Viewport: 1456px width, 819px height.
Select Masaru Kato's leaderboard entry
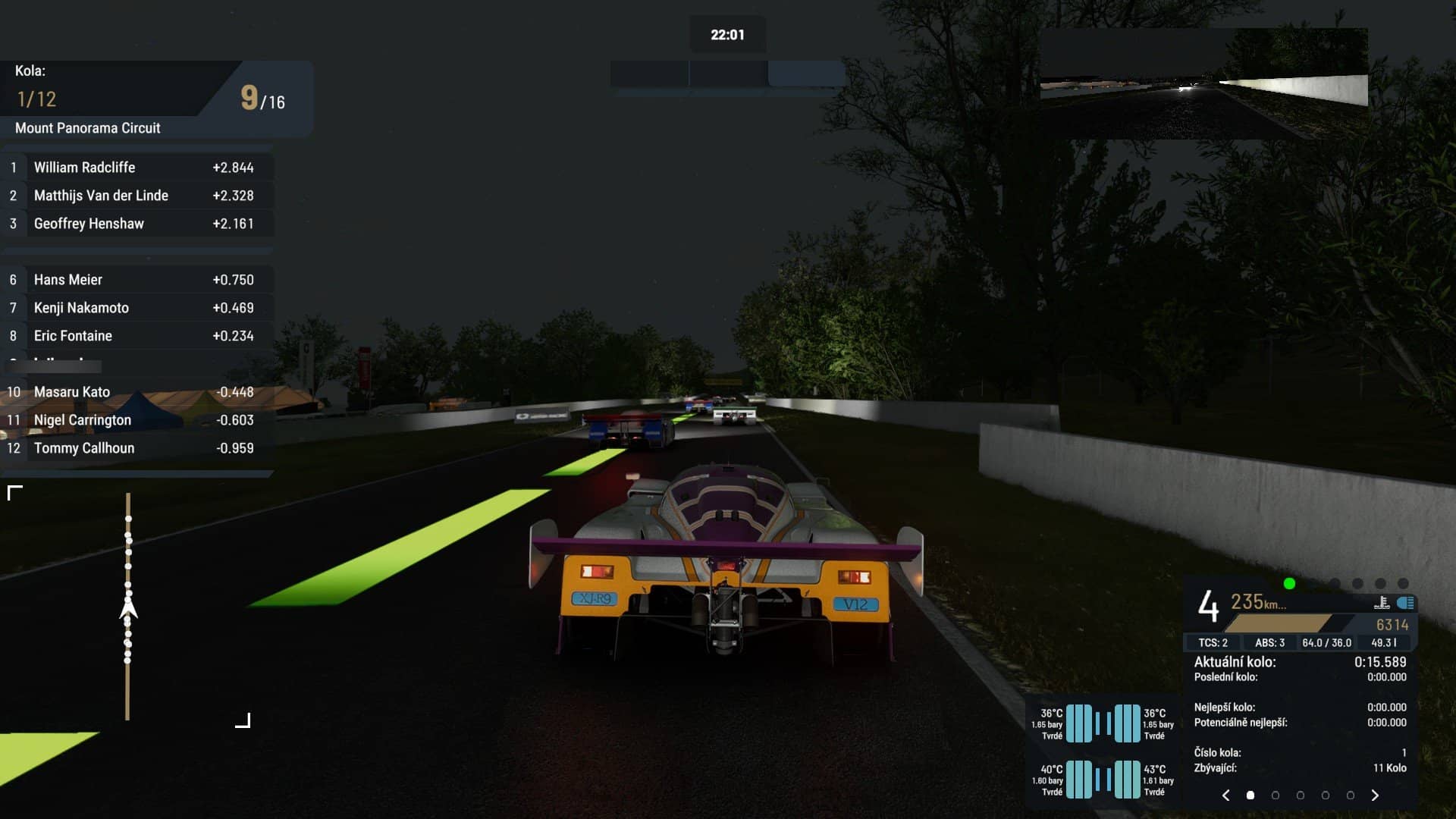coord(136,392)
